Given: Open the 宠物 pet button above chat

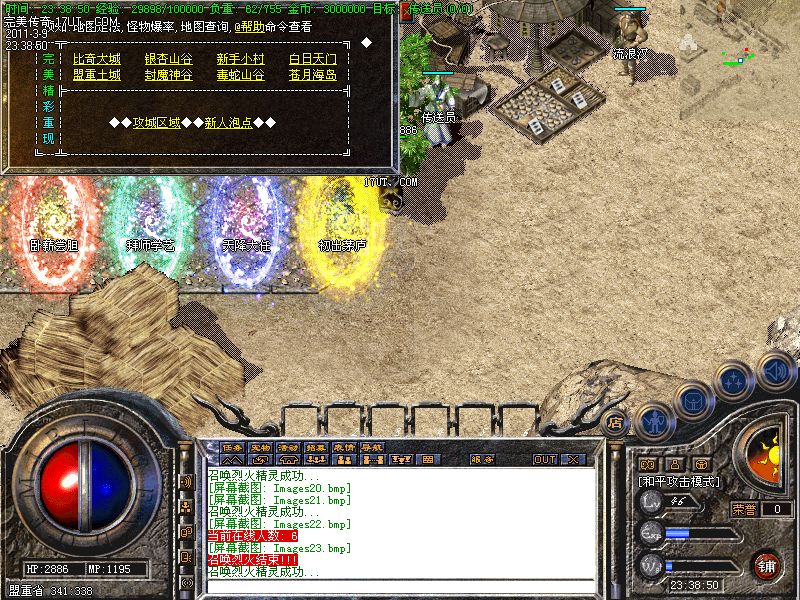Looking at the screenshot, I should (x=260, y=447).
